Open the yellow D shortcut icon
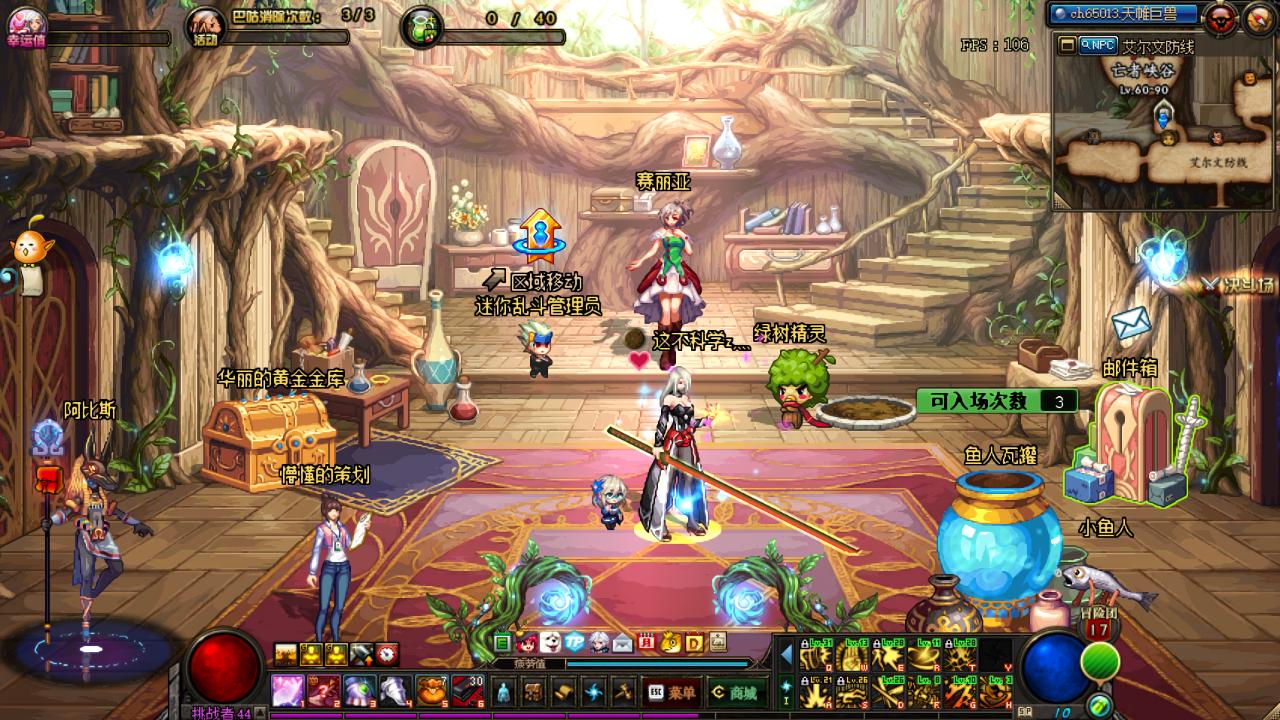 pos(693,643)
